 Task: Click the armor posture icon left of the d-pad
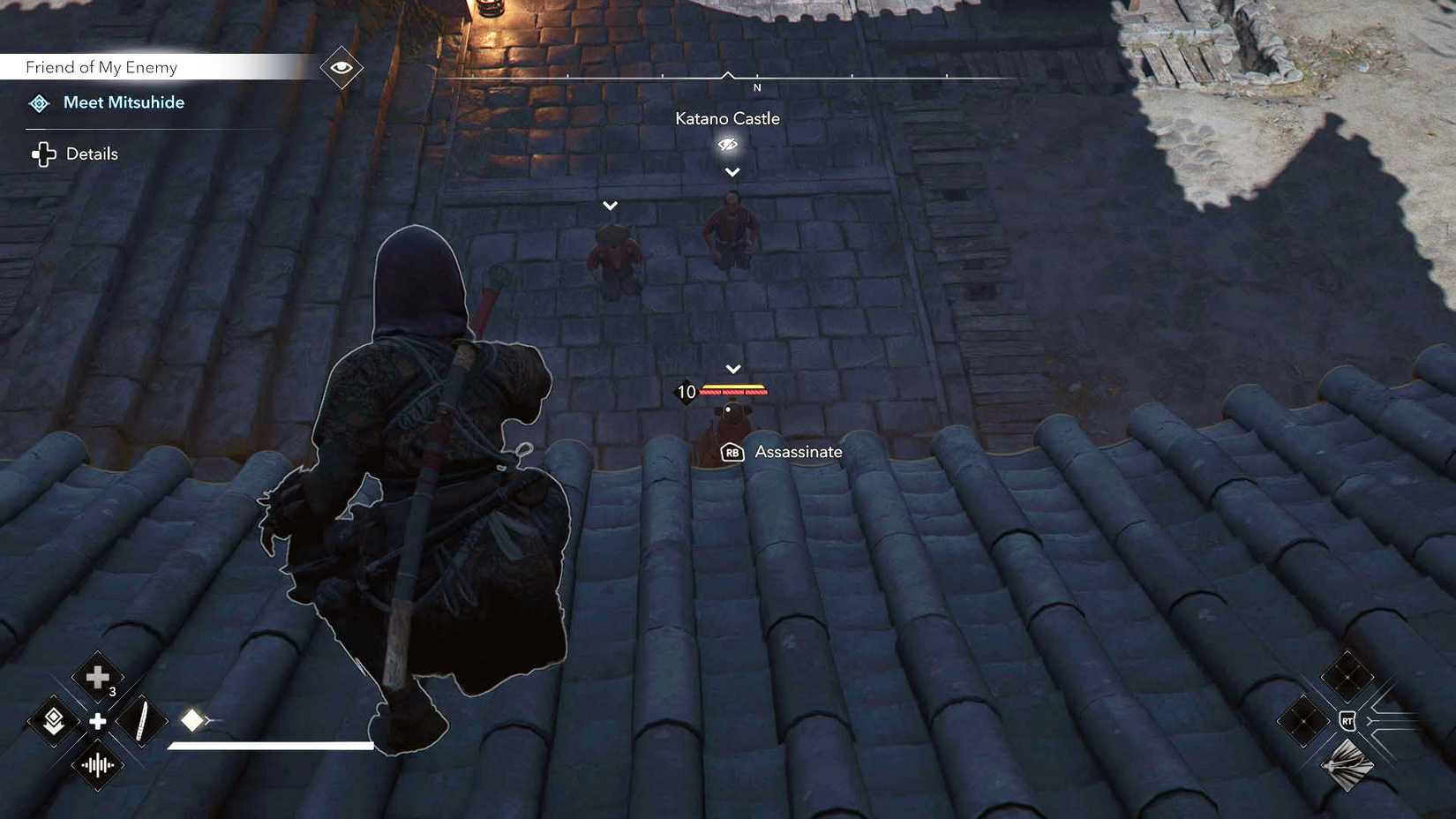pos(55,721)
